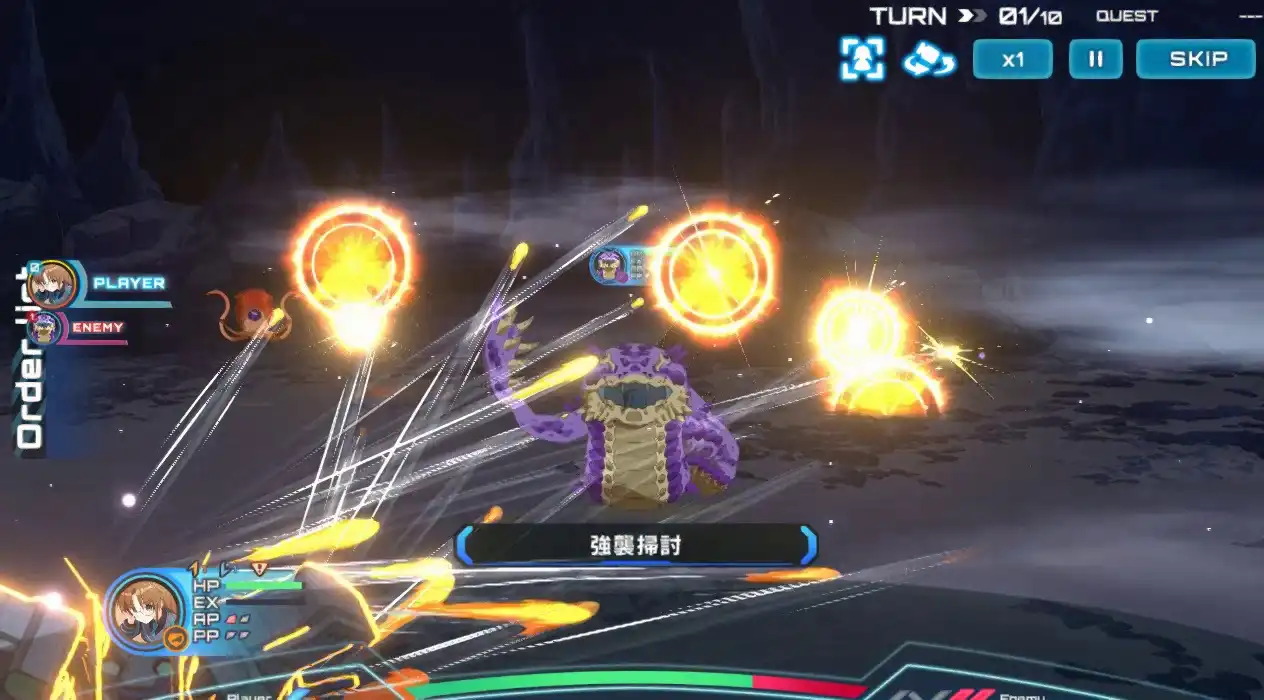Click the player character portrait at bottom
This screenshot has width=1264, height=700.
146,610
